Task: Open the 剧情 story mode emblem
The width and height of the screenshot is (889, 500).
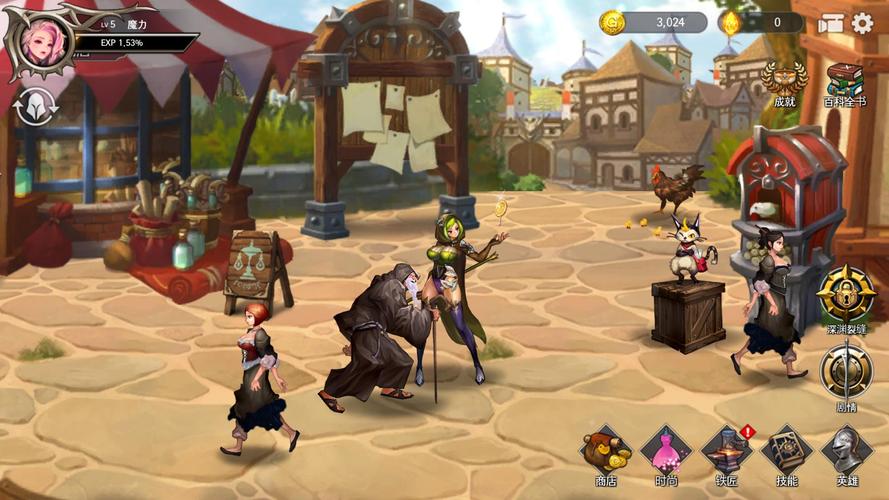Action: [x=846, y=371]
